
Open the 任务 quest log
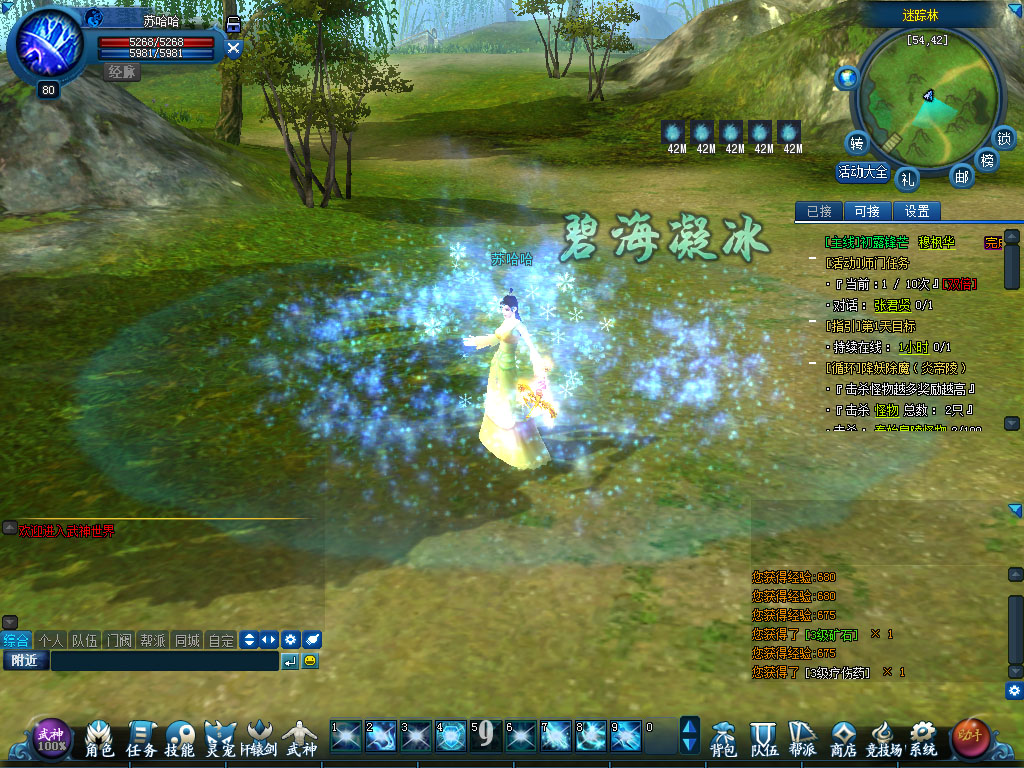tap(141, 739)
